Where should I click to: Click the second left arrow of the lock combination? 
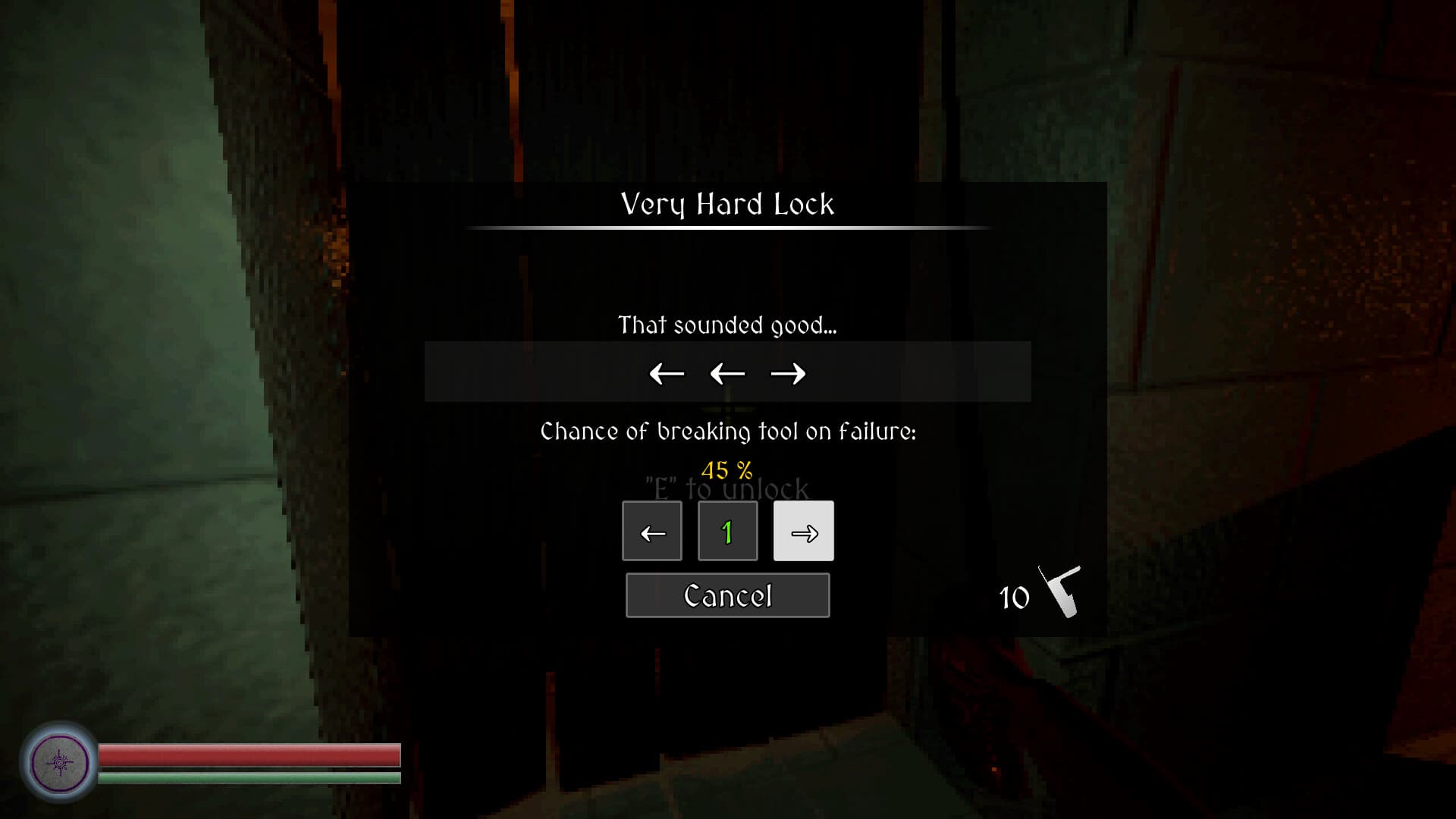click(726, 373)
